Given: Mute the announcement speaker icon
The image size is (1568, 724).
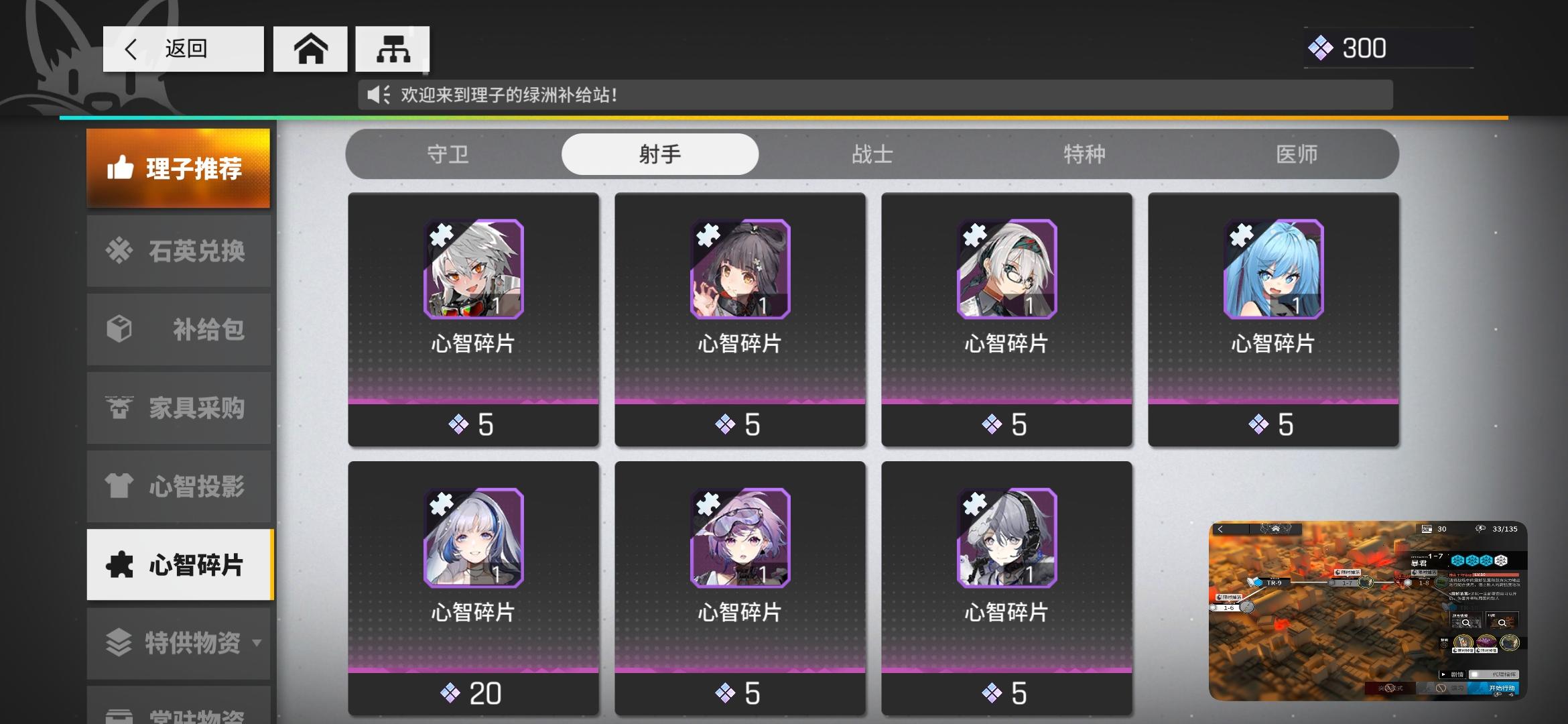Looking at the screenshot, I should 377,94.
